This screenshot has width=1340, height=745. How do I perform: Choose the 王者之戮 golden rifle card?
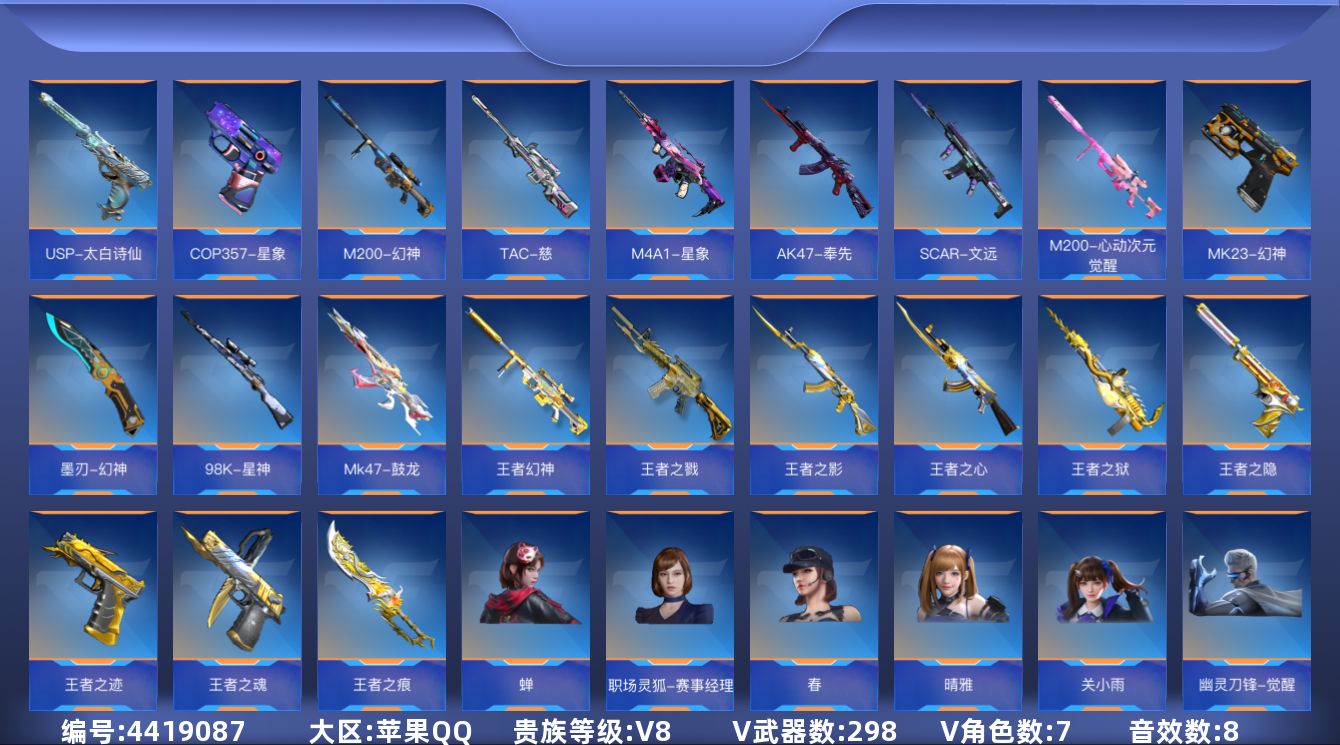tap(669, 394)
